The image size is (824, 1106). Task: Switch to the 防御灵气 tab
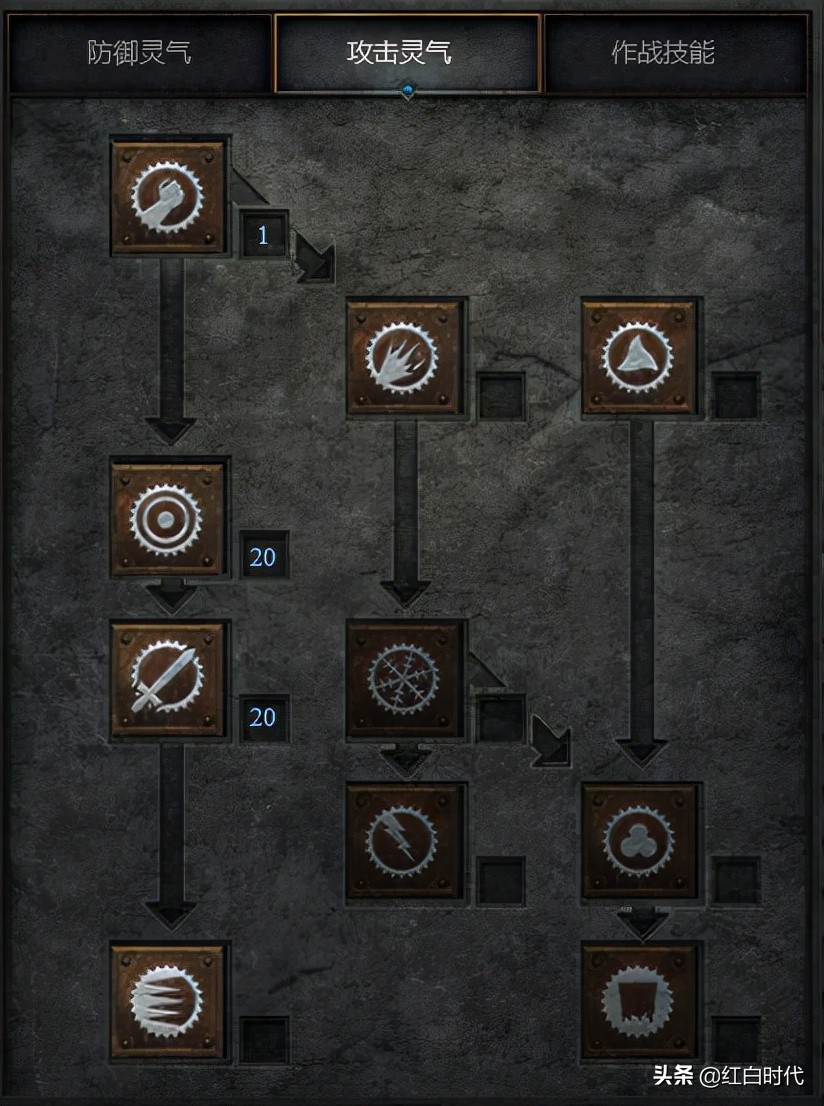pyautogui.click(x=140, y=53)
